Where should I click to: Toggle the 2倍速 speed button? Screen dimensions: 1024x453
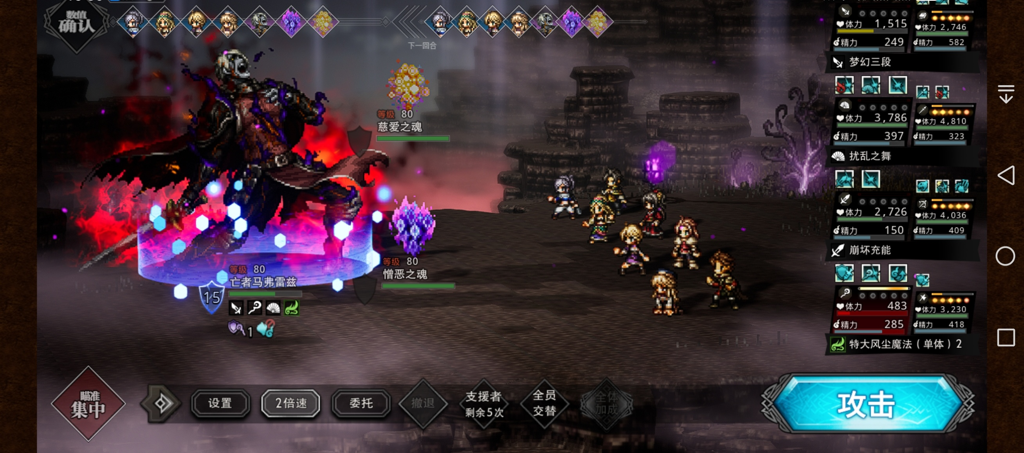(x=290, y=403)
